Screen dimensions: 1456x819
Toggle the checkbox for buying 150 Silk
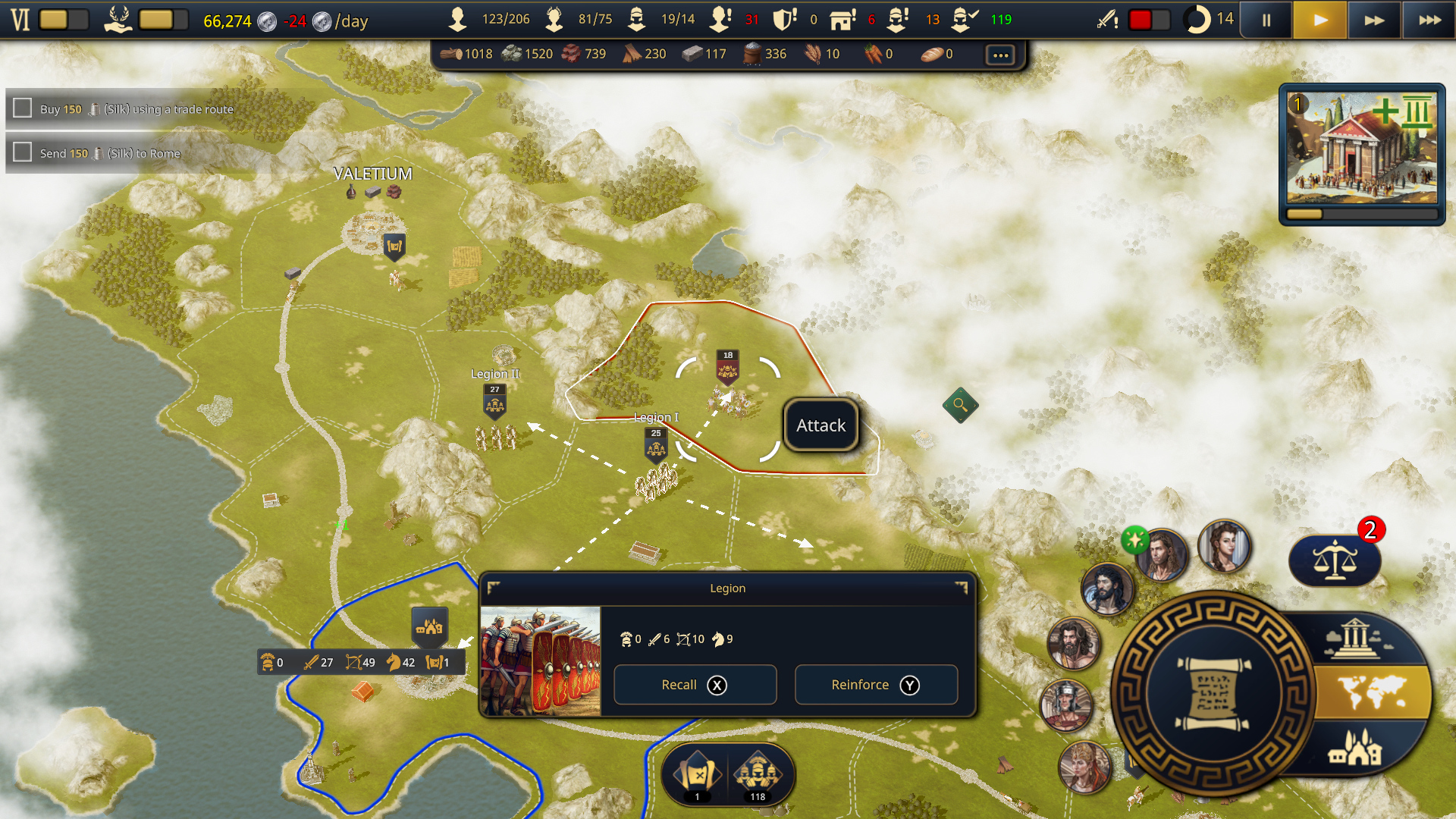tap(20, 108)
